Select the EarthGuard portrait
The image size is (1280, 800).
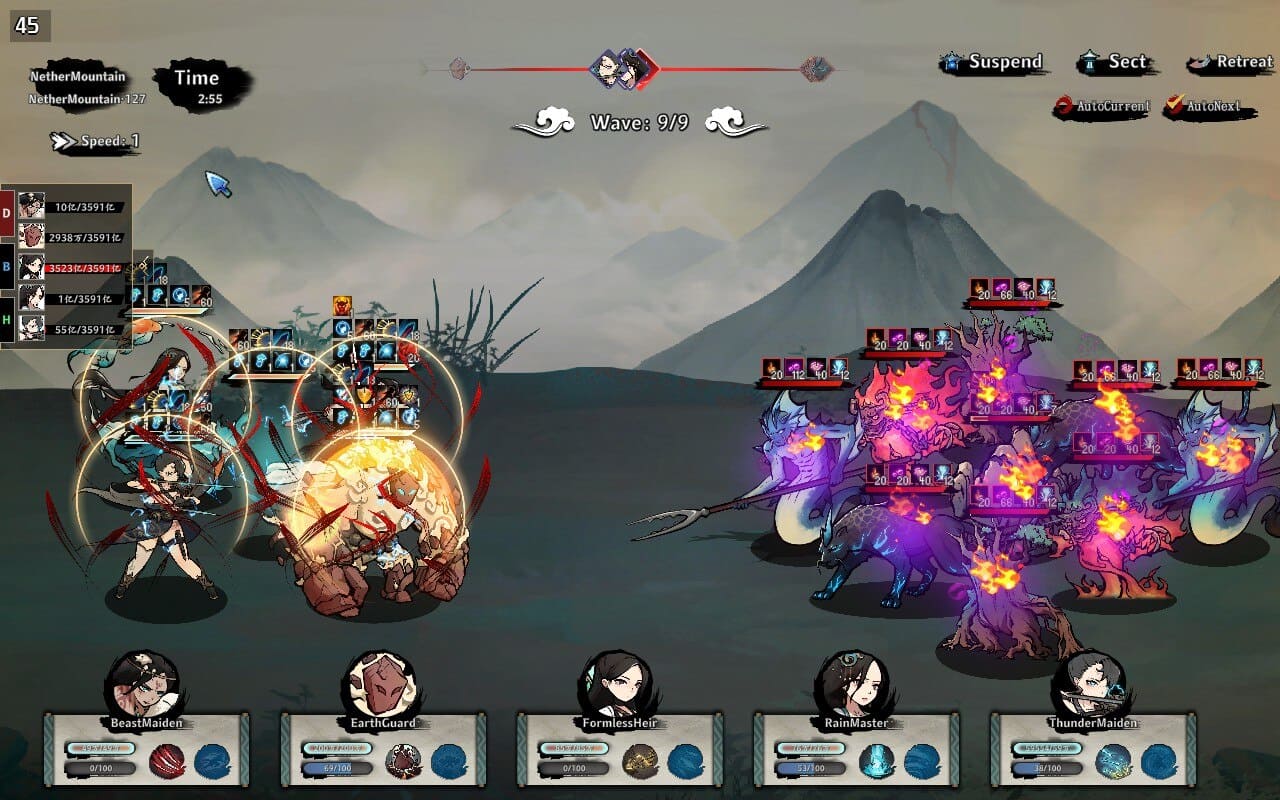pyautogui.click(x=380, y=684)
